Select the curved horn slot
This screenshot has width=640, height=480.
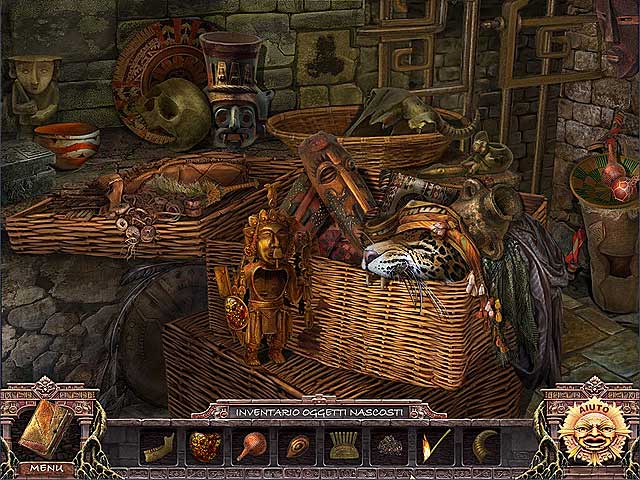[x=482, y=446]
